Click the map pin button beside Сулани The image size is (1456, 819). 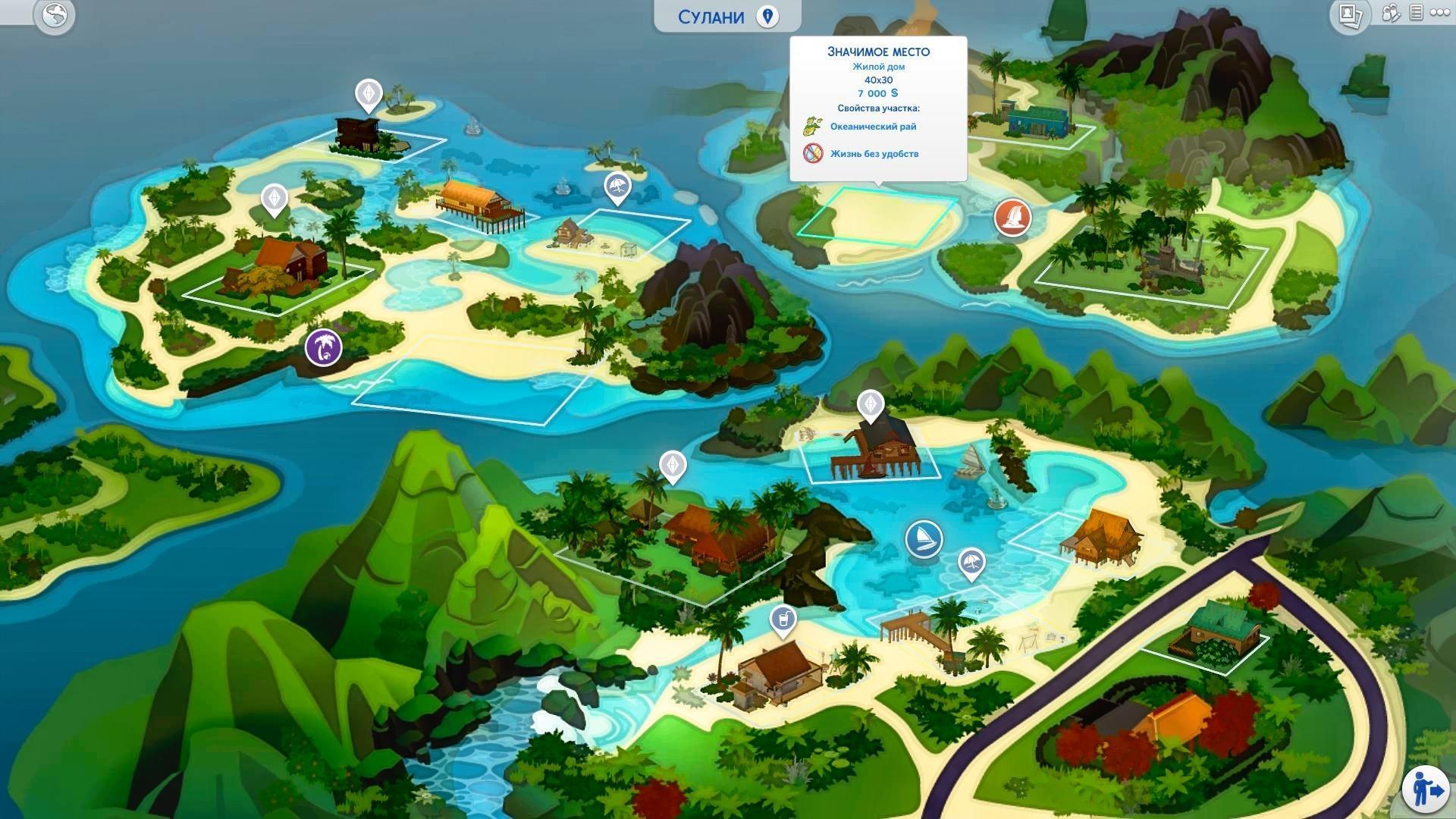767,17
